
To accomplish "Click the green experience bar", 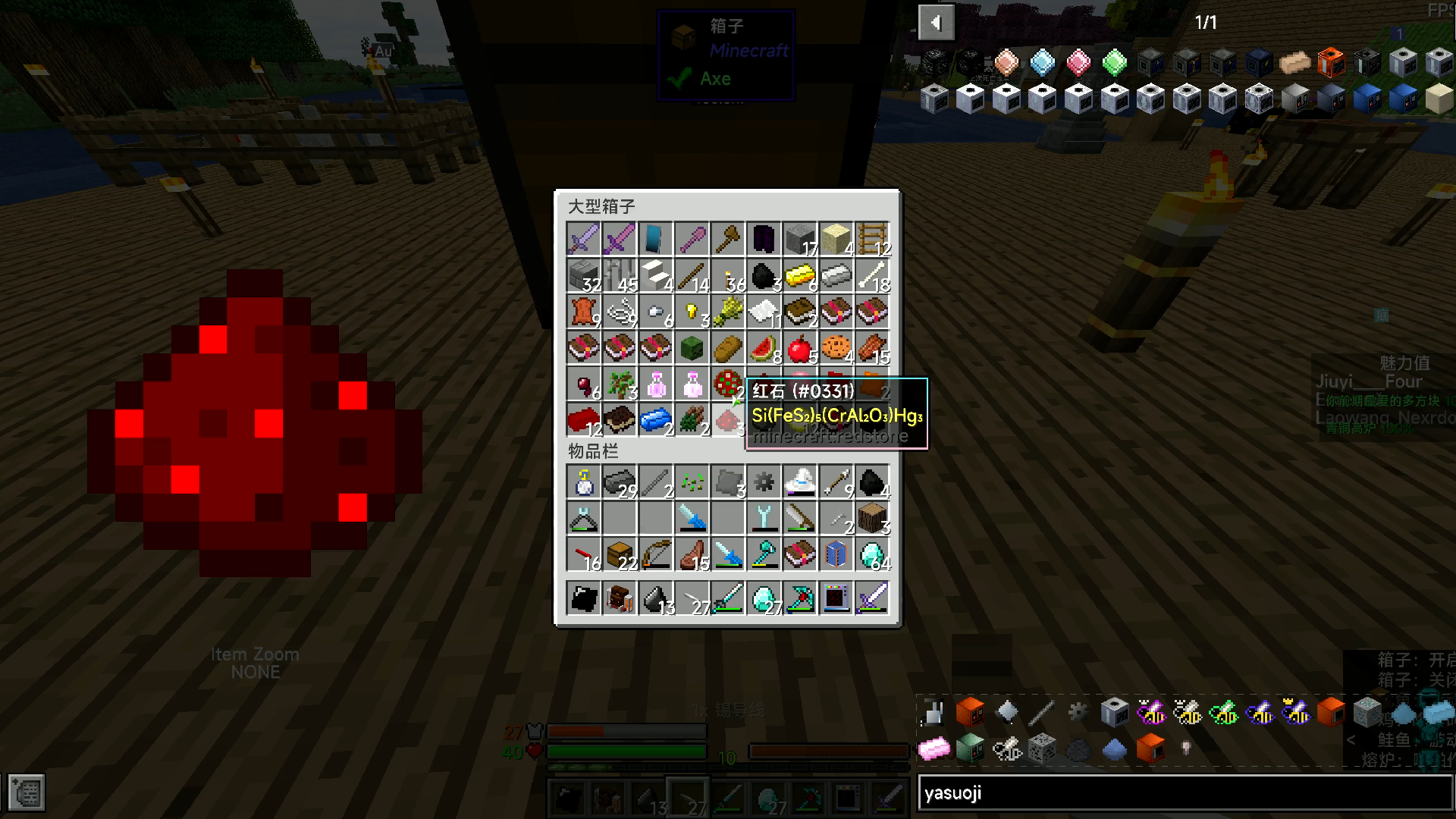I will [627, 751].
